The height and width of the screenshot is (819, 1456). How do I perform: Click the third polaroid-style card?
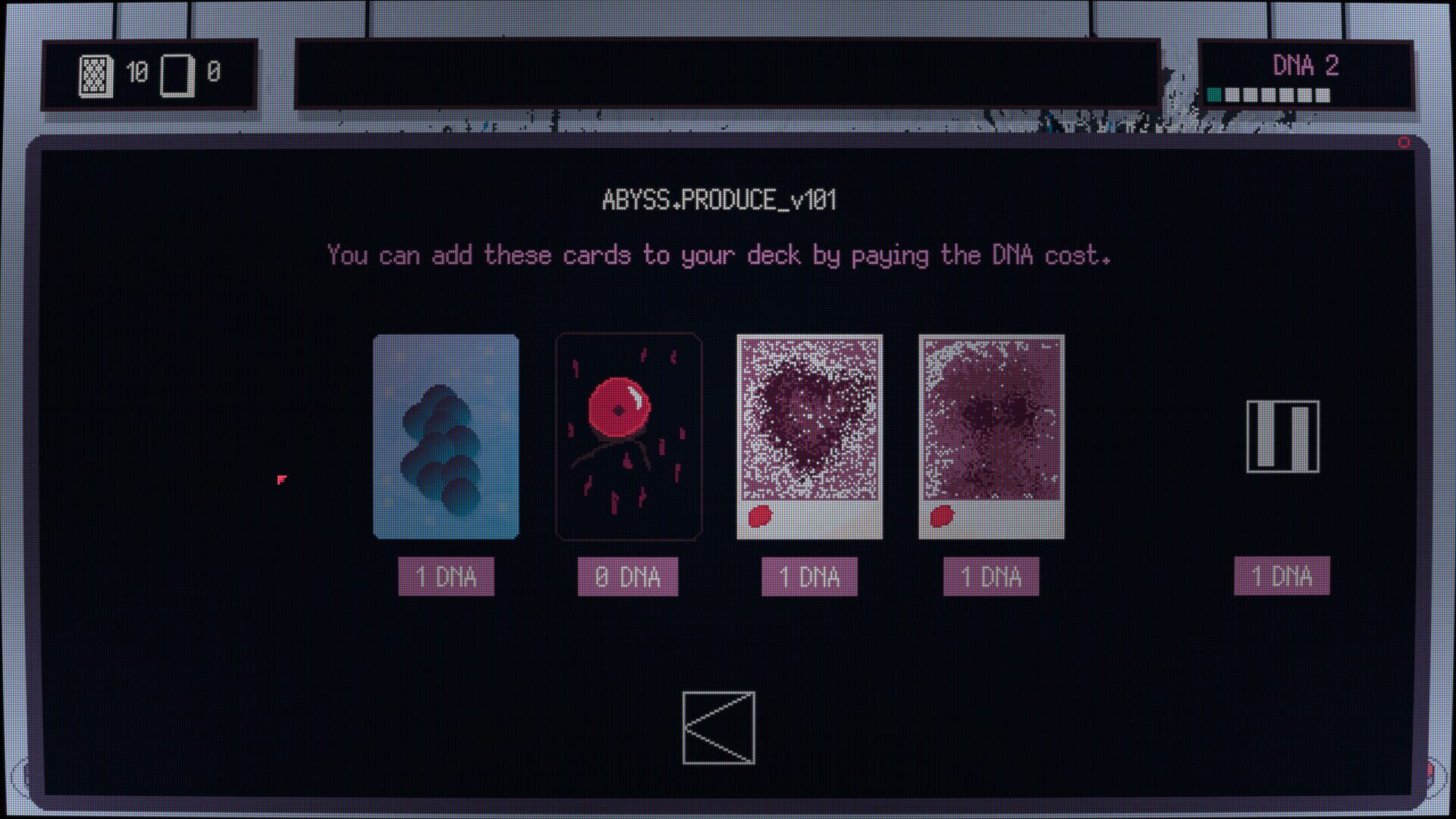809,436
